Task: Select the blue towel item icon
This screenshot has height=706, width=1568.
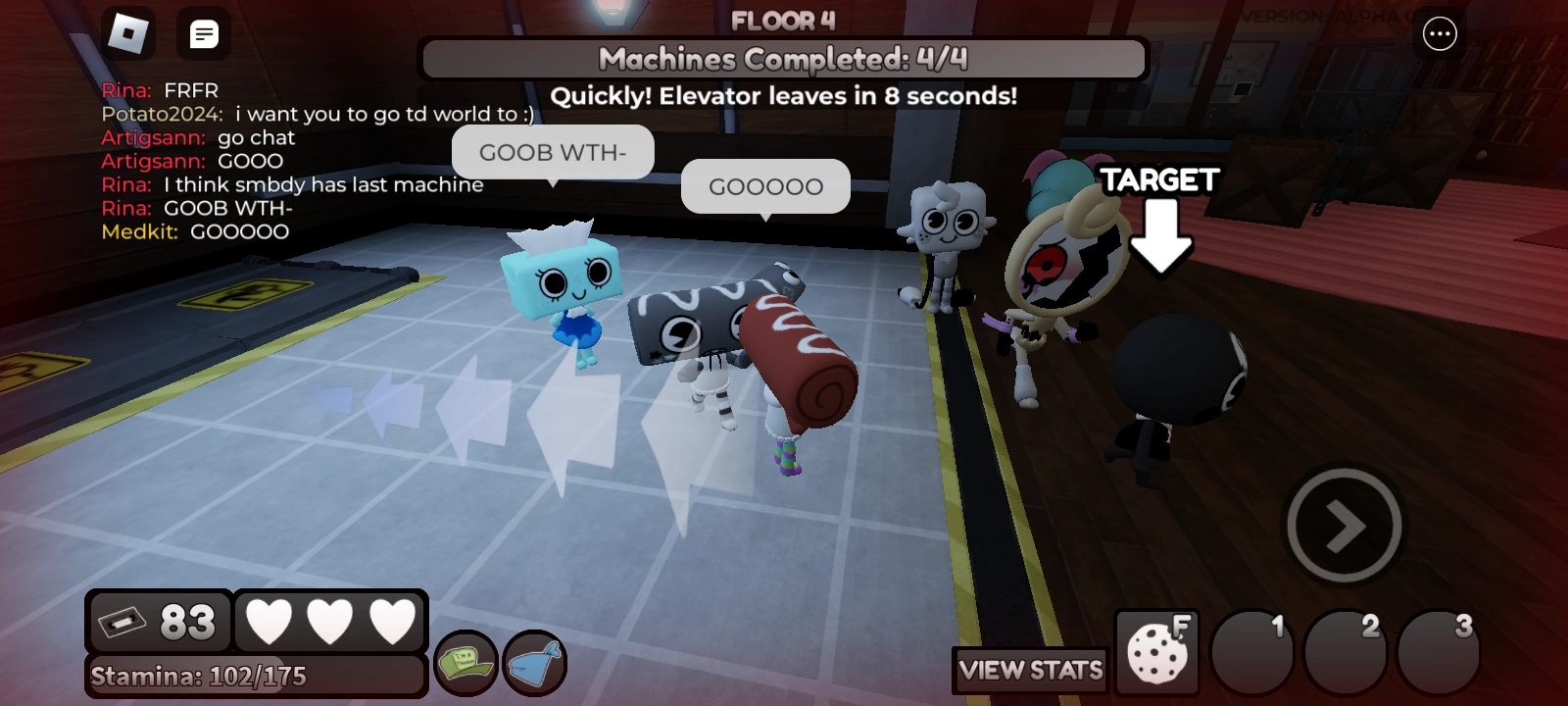Action: click(533, 664)
